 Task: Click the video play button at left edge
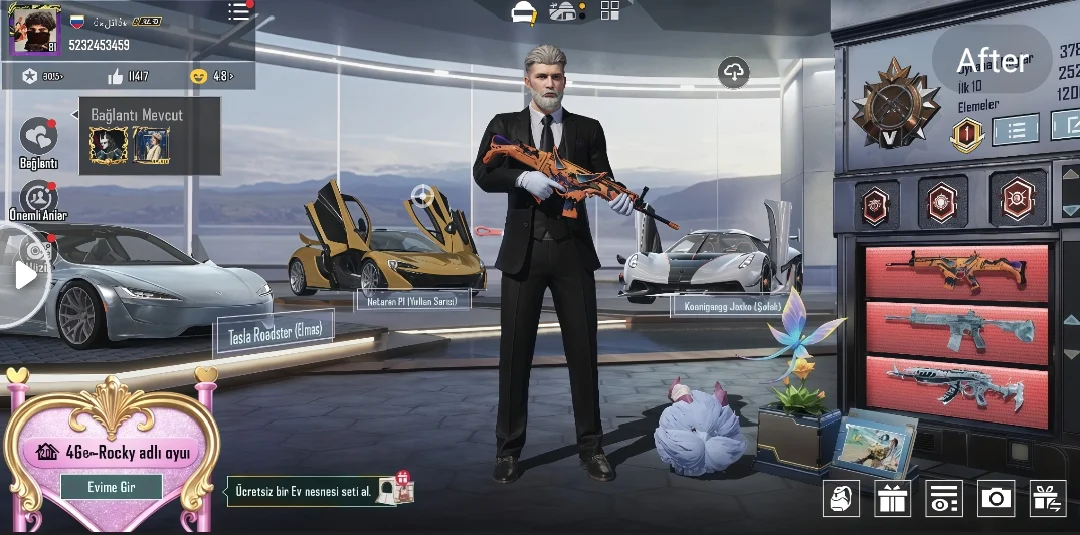click(x=24, y=275)
